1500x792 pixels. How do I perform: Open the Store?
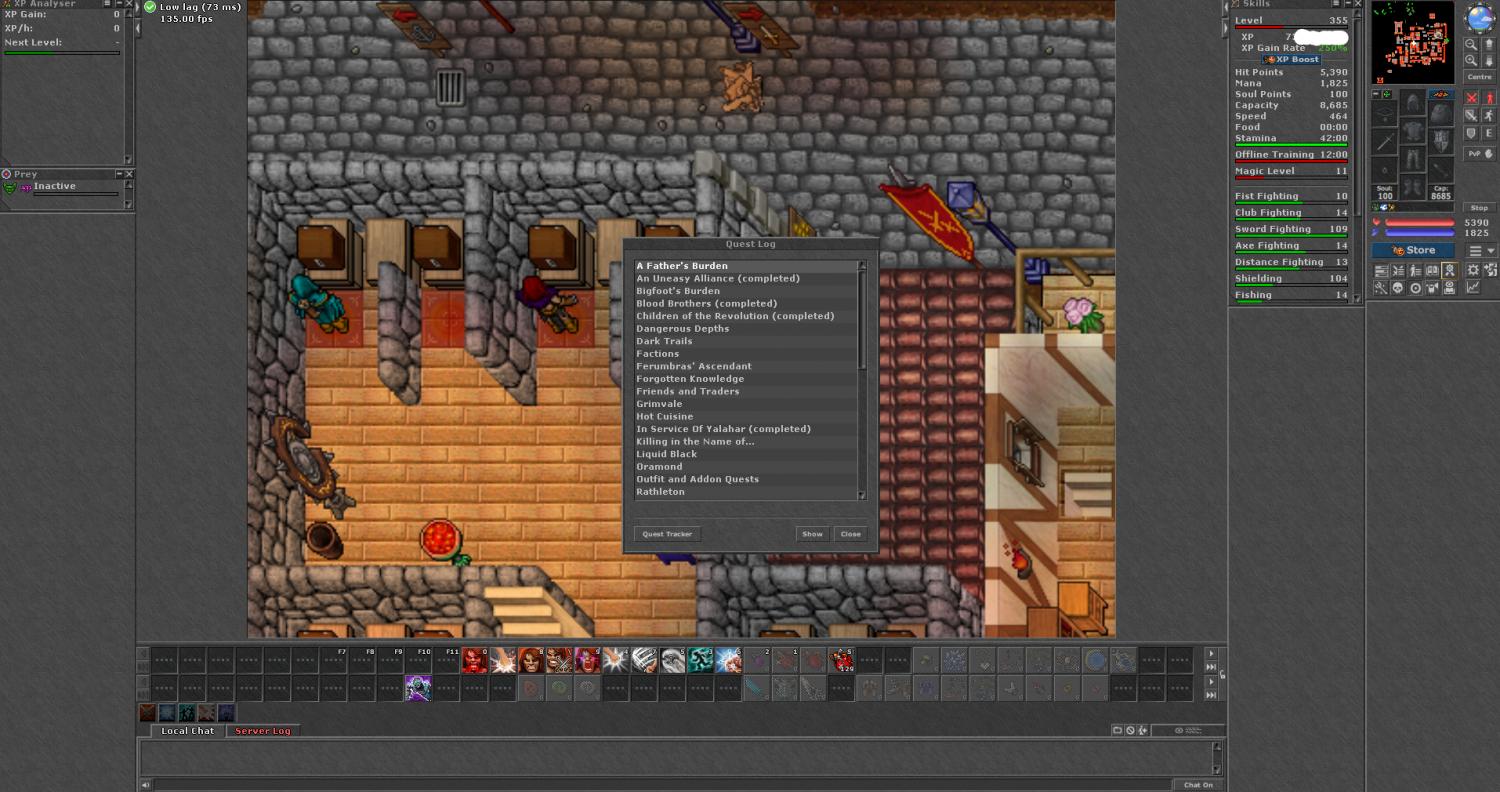pos(1413,250)
